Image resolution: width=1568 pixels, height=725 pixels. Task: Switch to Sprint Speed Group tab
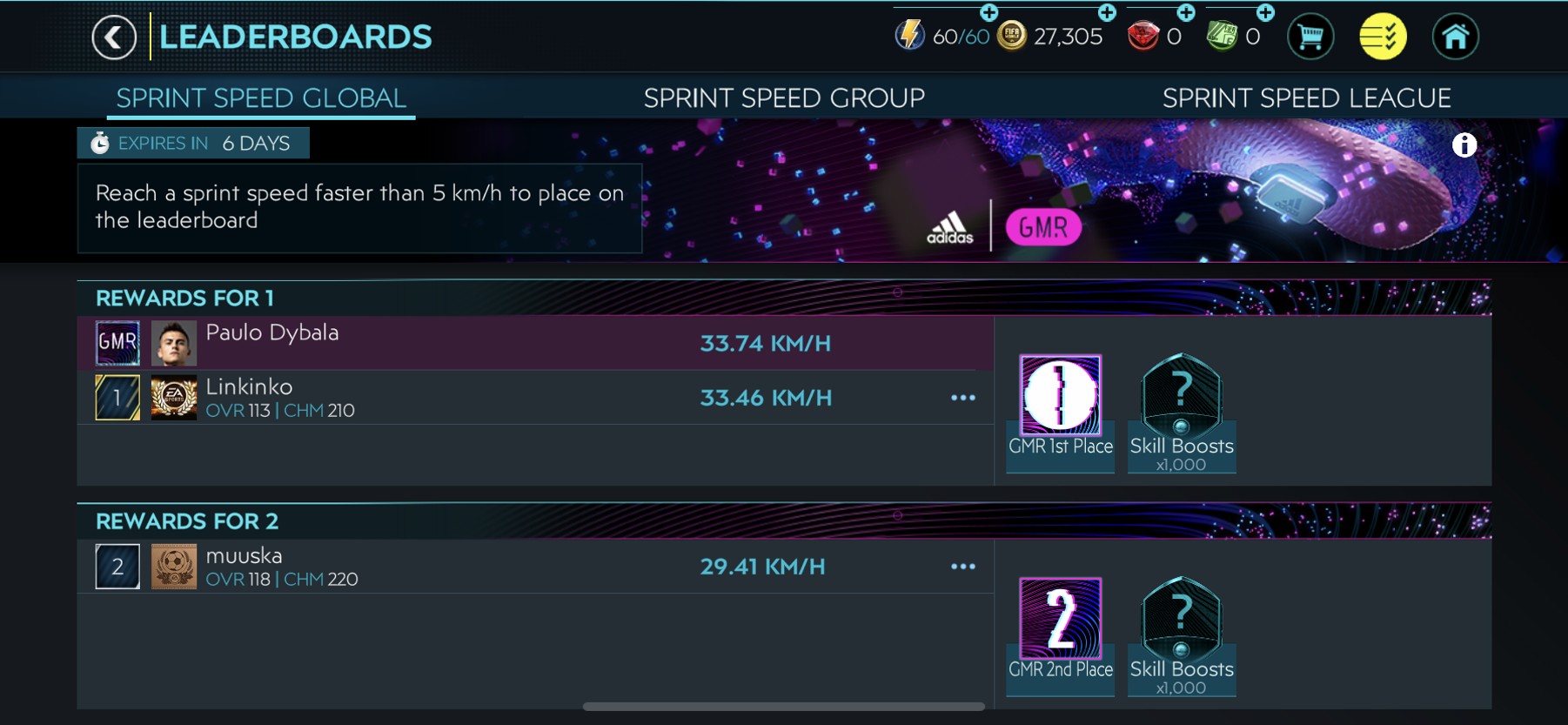[784, 98]
